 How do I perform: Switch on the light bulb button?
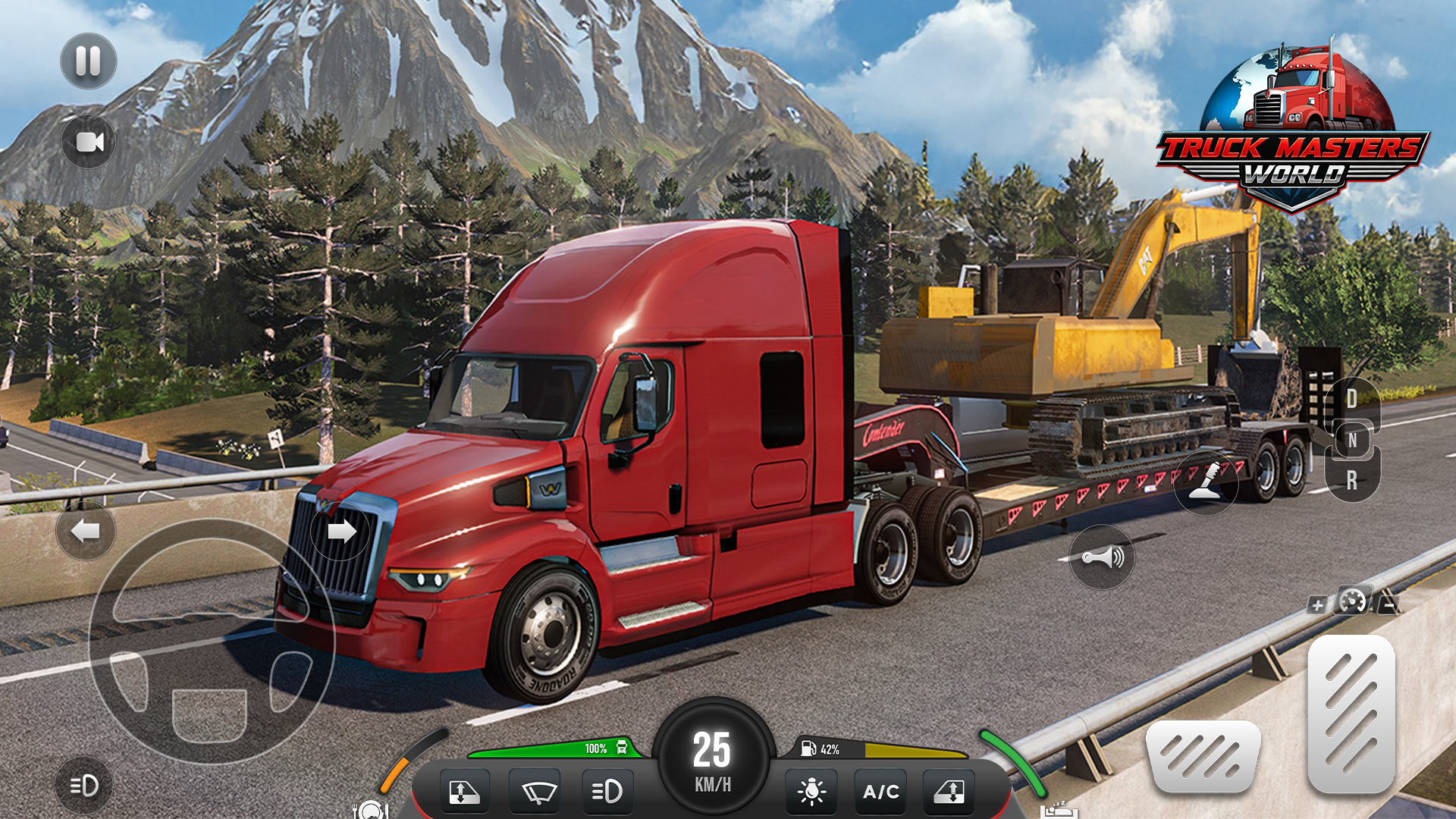pyautogui.click(x=811, y=792)
